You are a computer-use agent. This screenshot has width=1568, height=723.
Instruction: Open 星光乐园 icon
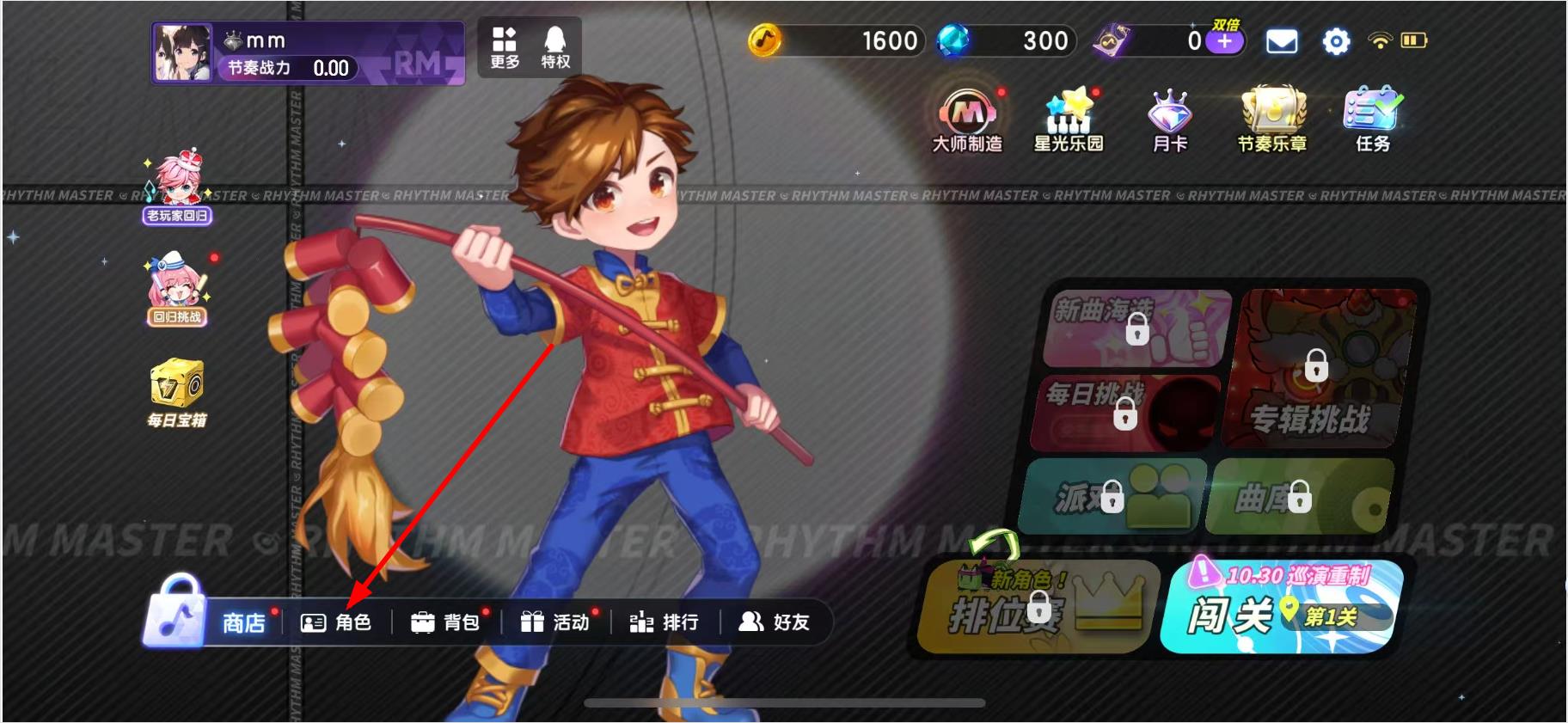(x=1069, y=120)
